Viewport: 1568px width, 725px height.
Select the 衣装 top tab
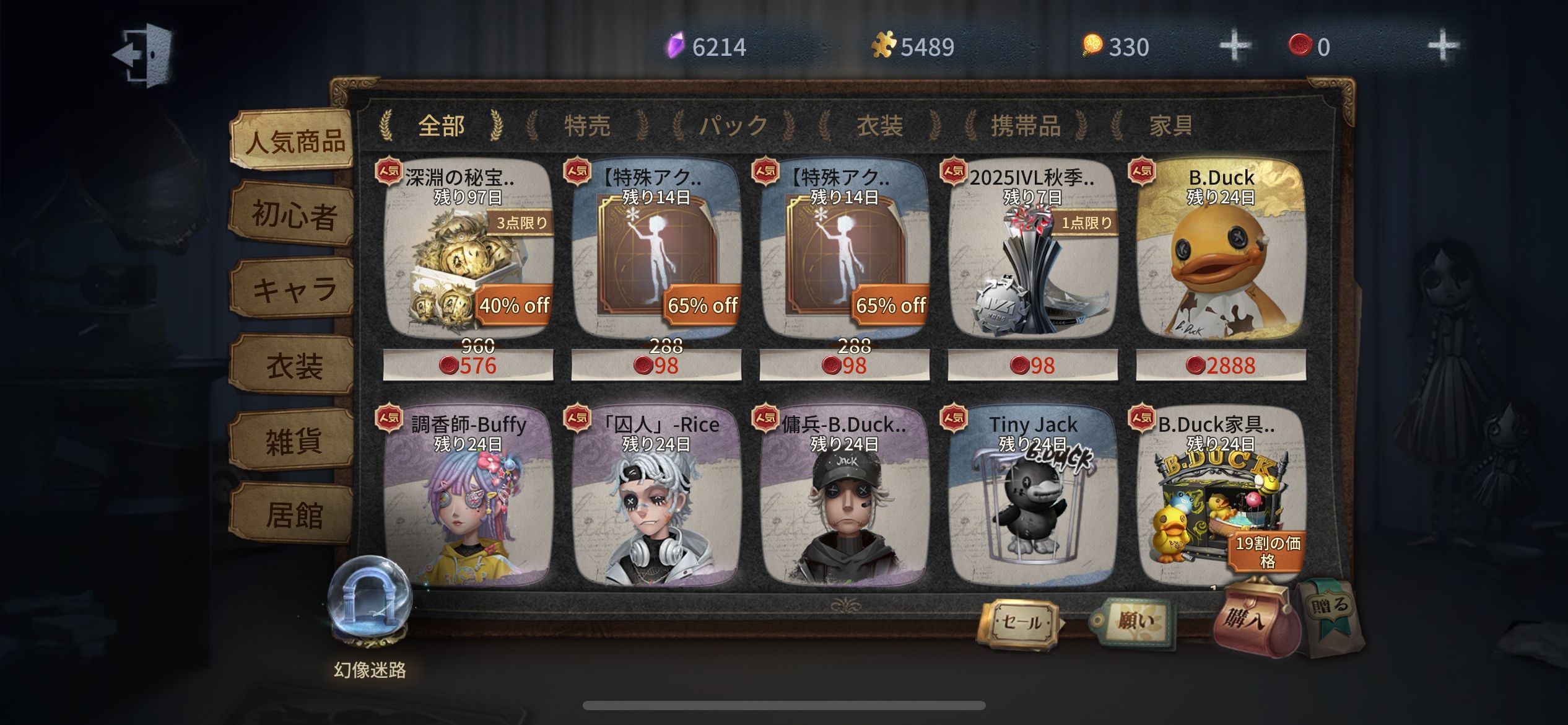coord(879,126)
